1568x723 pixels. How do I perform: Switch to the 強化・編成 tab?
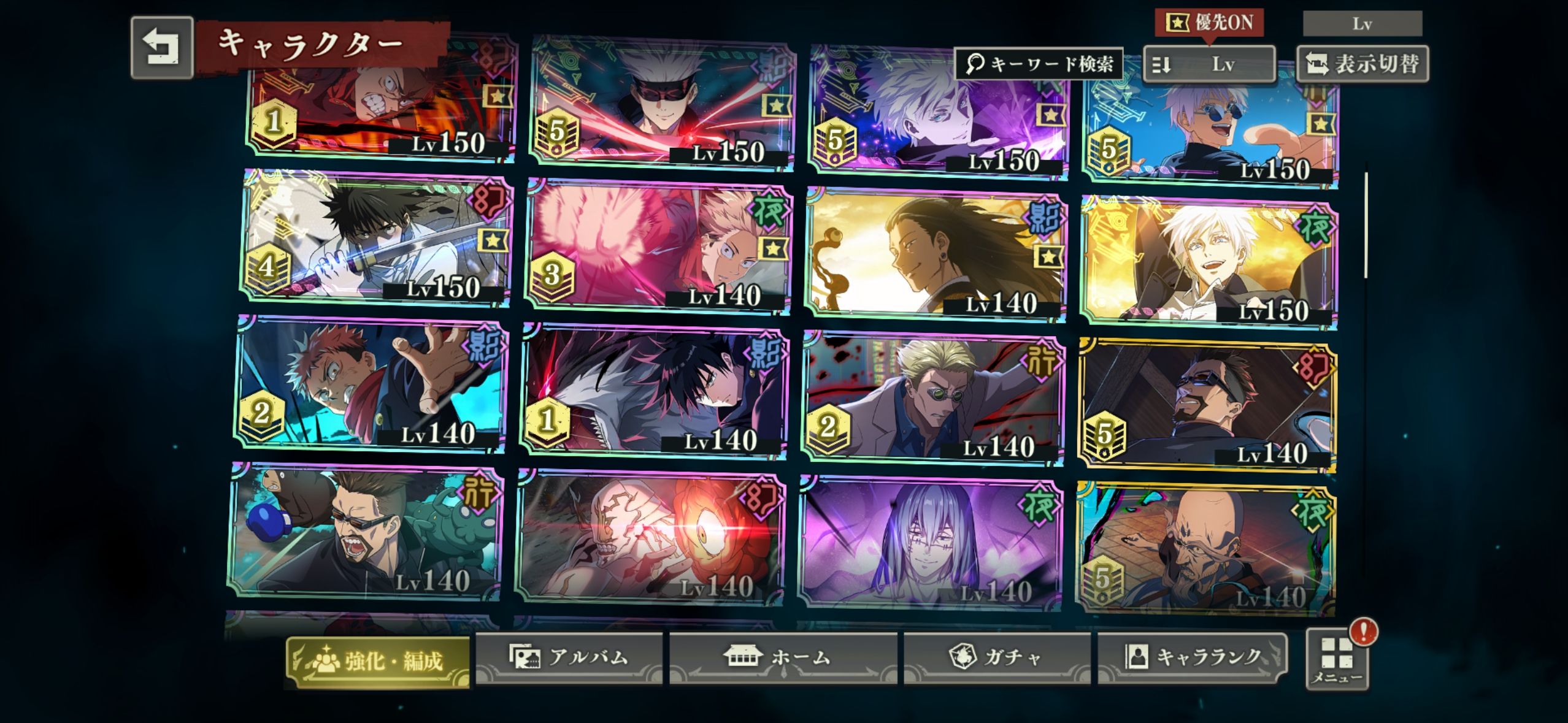[378, 661]
